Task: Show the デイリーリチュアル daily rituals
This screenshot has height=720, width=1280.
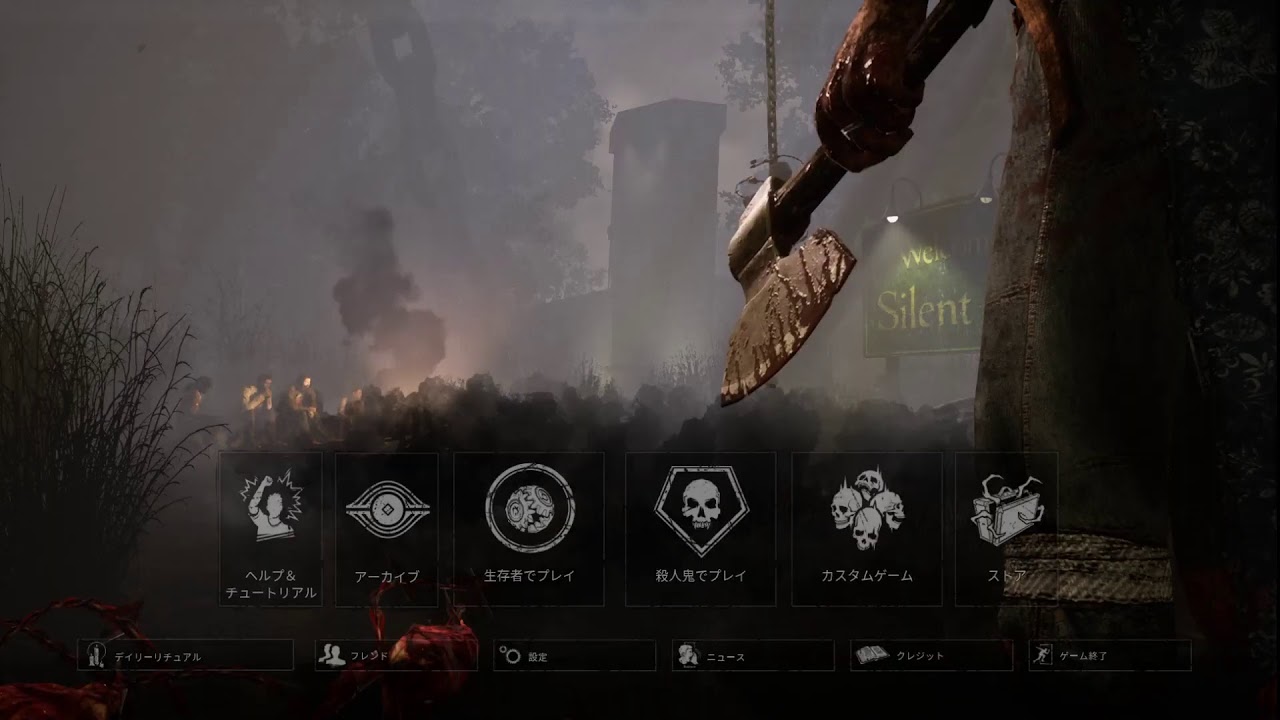Action: coord(186,655)
